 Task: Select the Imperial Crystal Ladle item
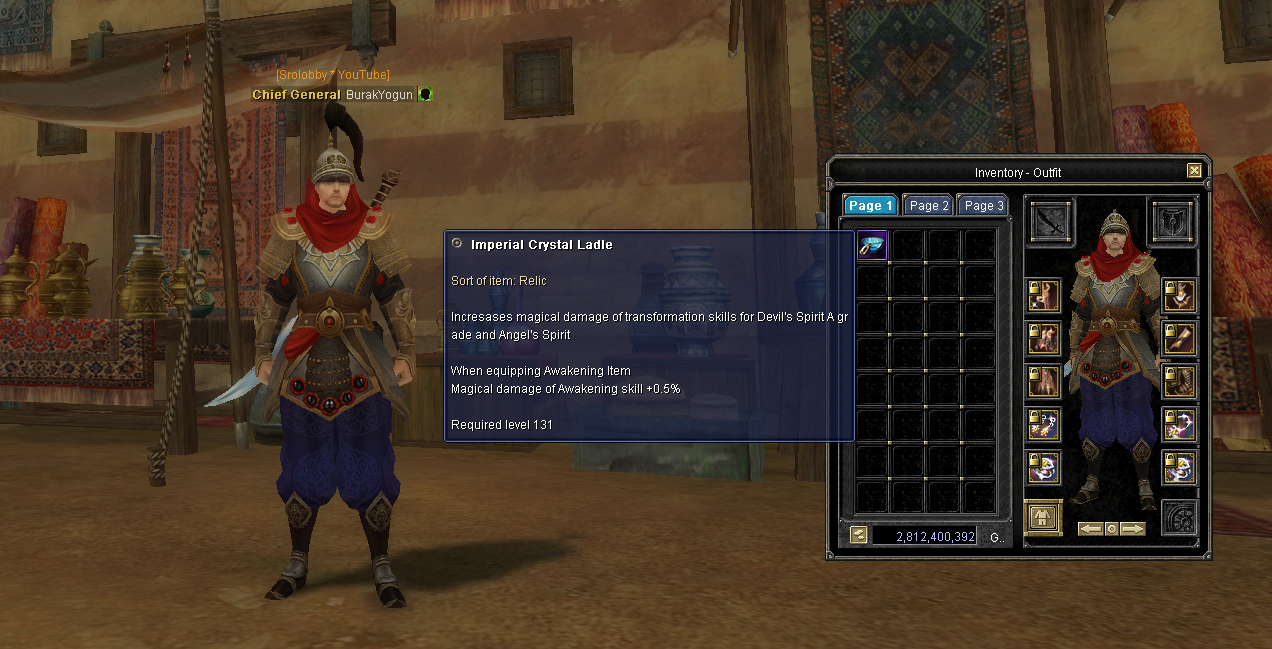(x=872, y=245)
